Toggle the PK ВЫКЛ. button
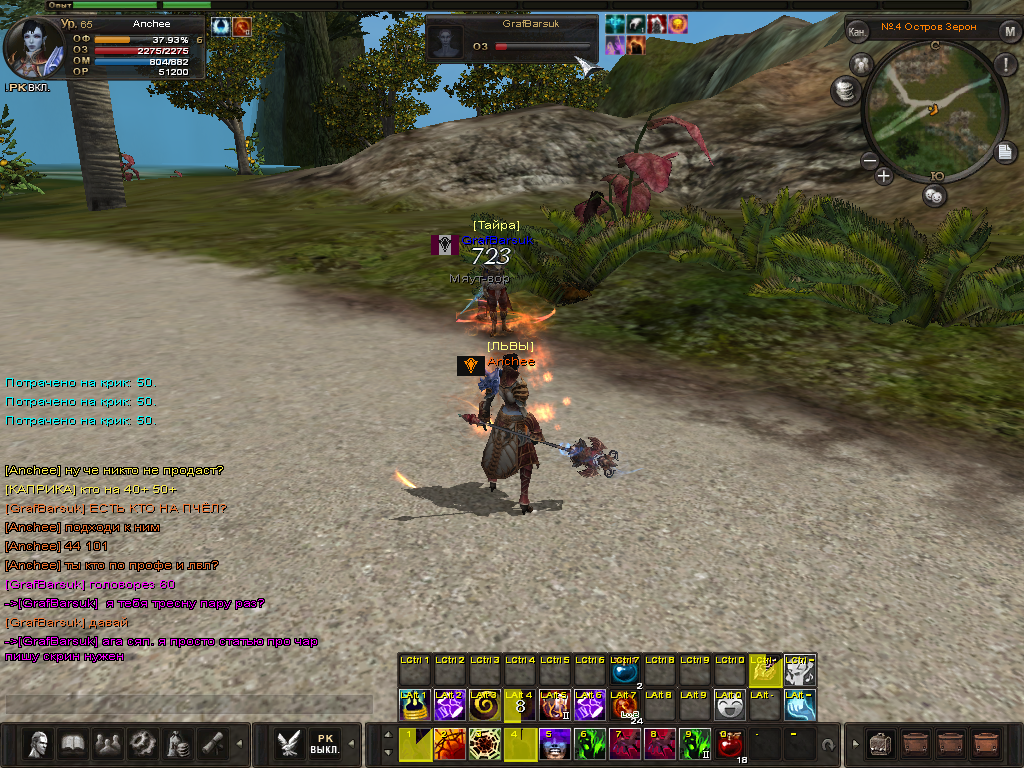1024x768 pixels. coord(324,743)
